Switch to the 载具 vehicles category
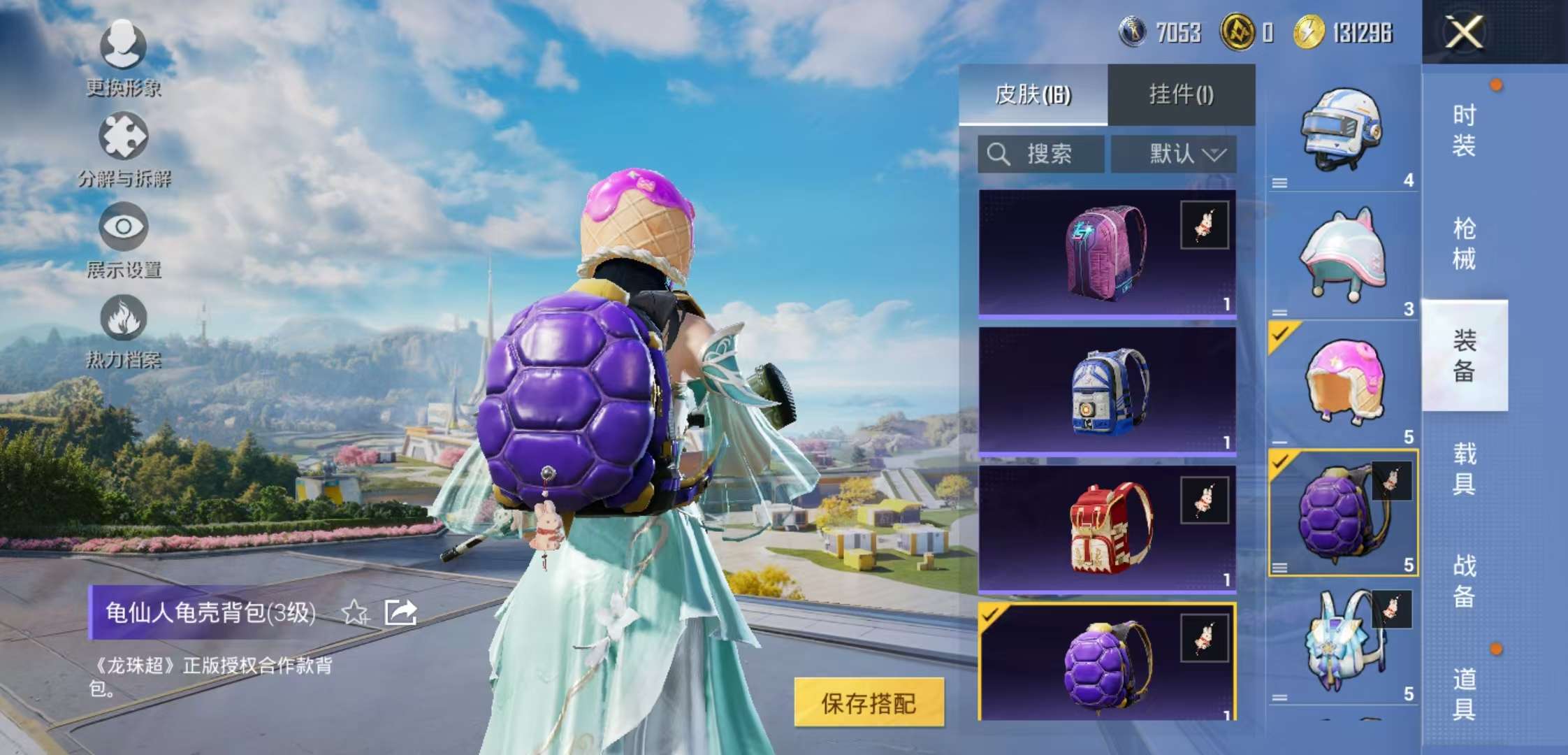 pyautogui.click(x=1464, y=468)
